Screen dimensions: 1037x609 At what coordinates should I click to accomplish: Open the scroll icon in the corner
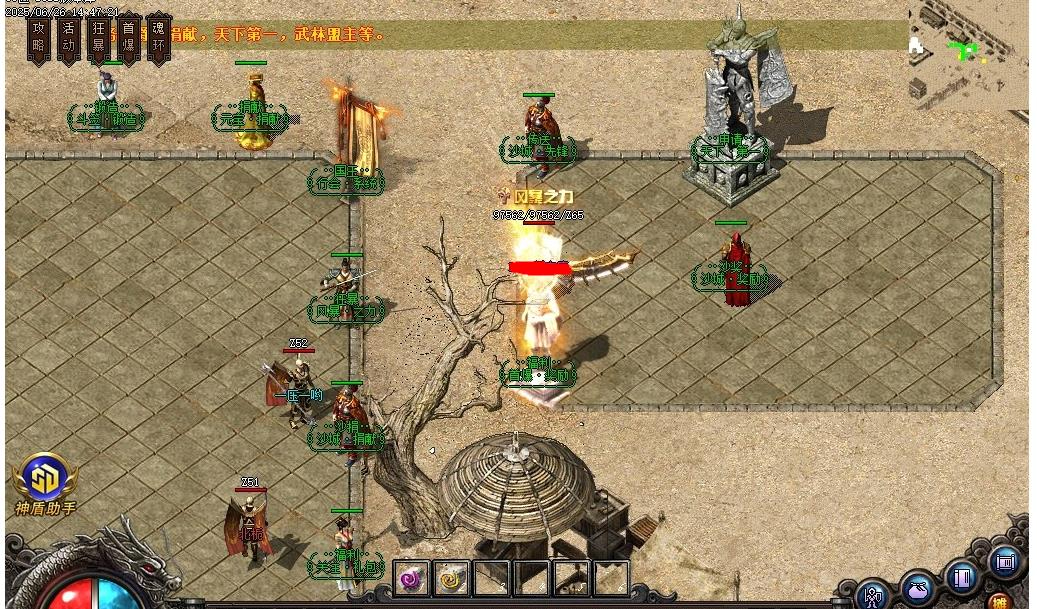click(x=1004, y=562)
